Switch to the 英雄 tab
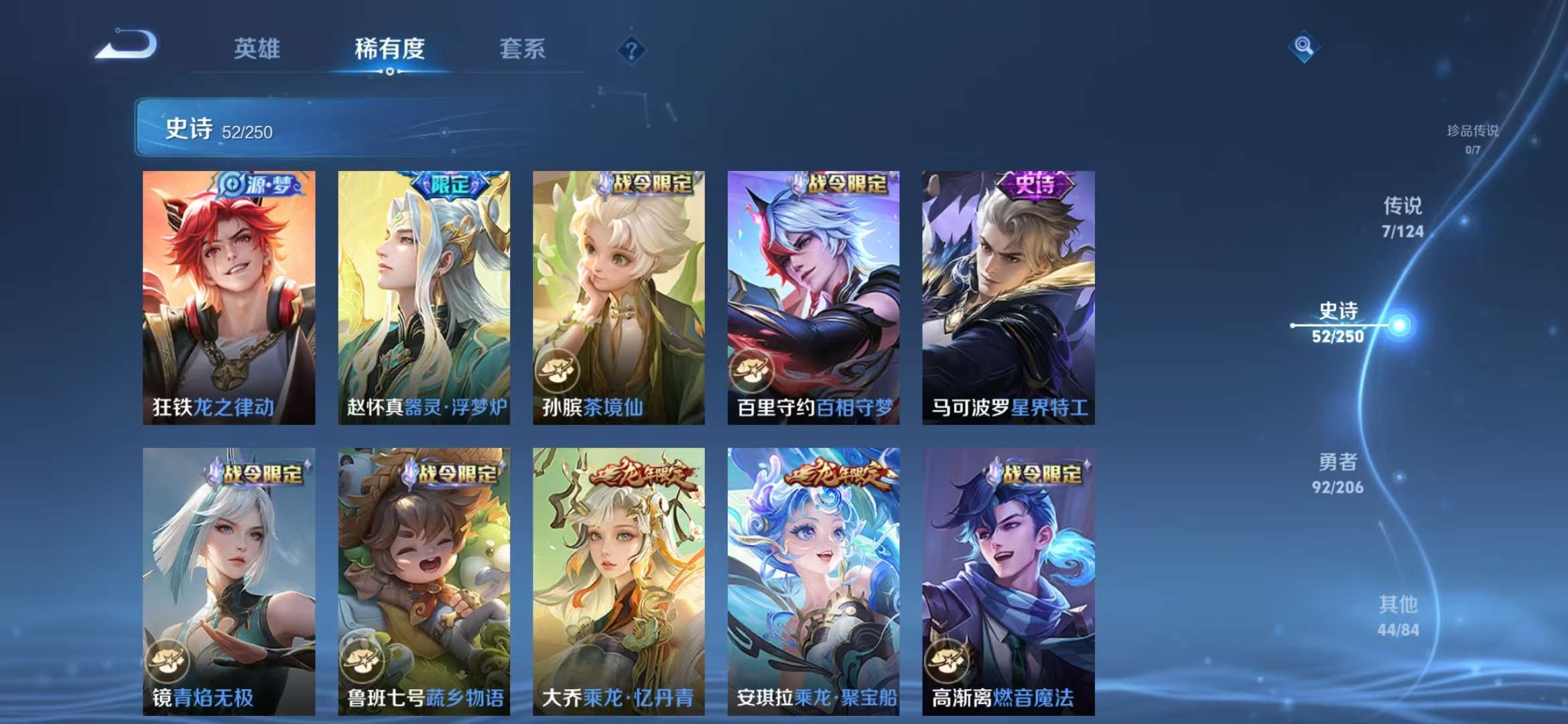 [259, 49]
